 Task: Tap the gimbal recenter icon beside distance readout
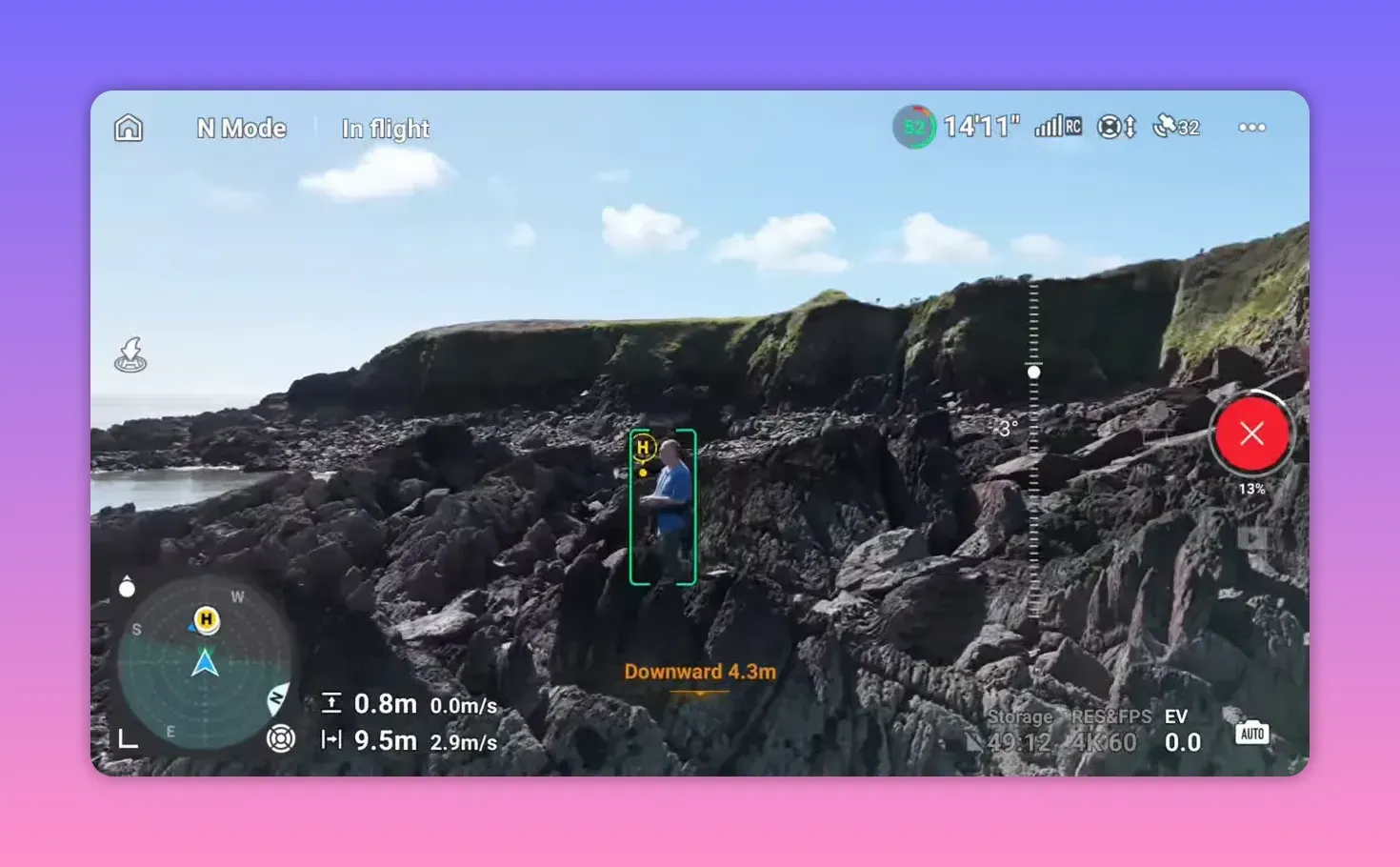282,738
